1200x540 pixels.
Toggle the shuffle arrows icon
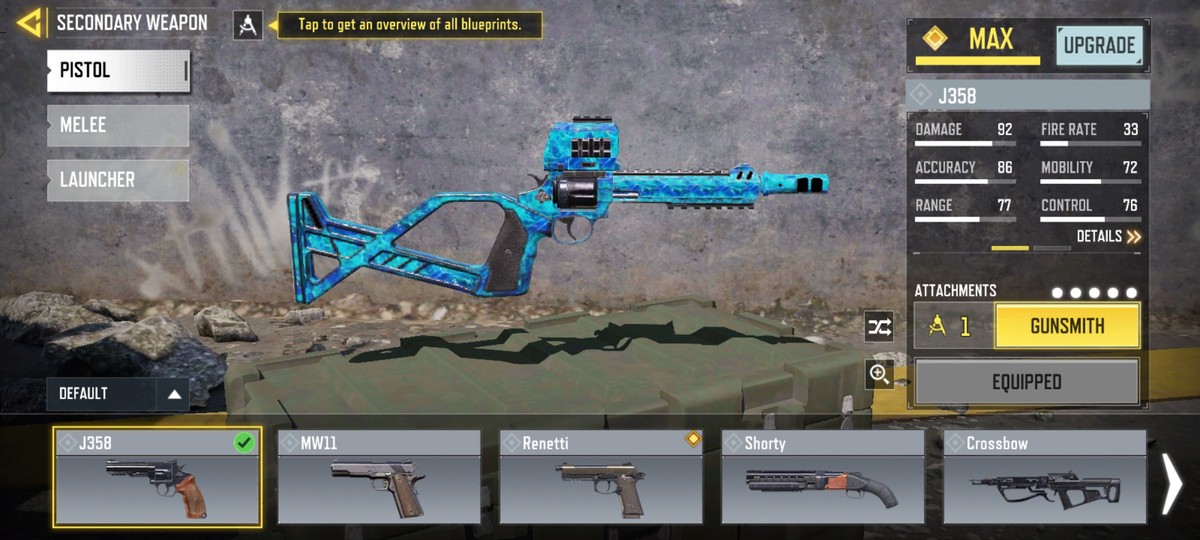879,326
